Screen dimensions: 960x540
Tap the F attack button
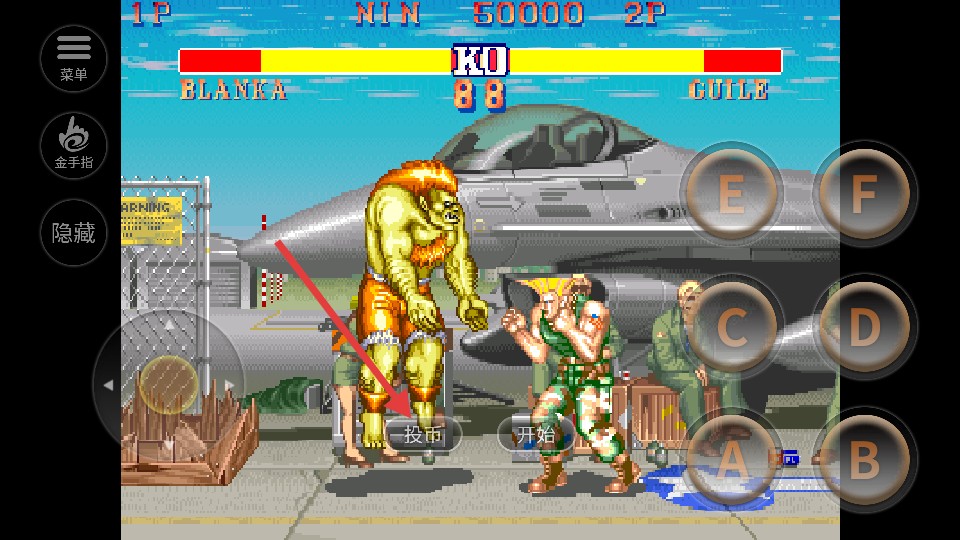[864, 194]
